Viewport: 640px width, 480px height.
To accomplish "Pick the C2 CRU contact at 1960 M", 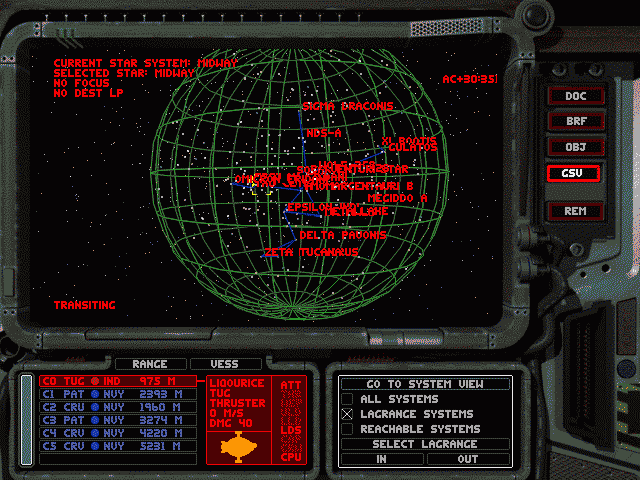I will tap(117, 407).
